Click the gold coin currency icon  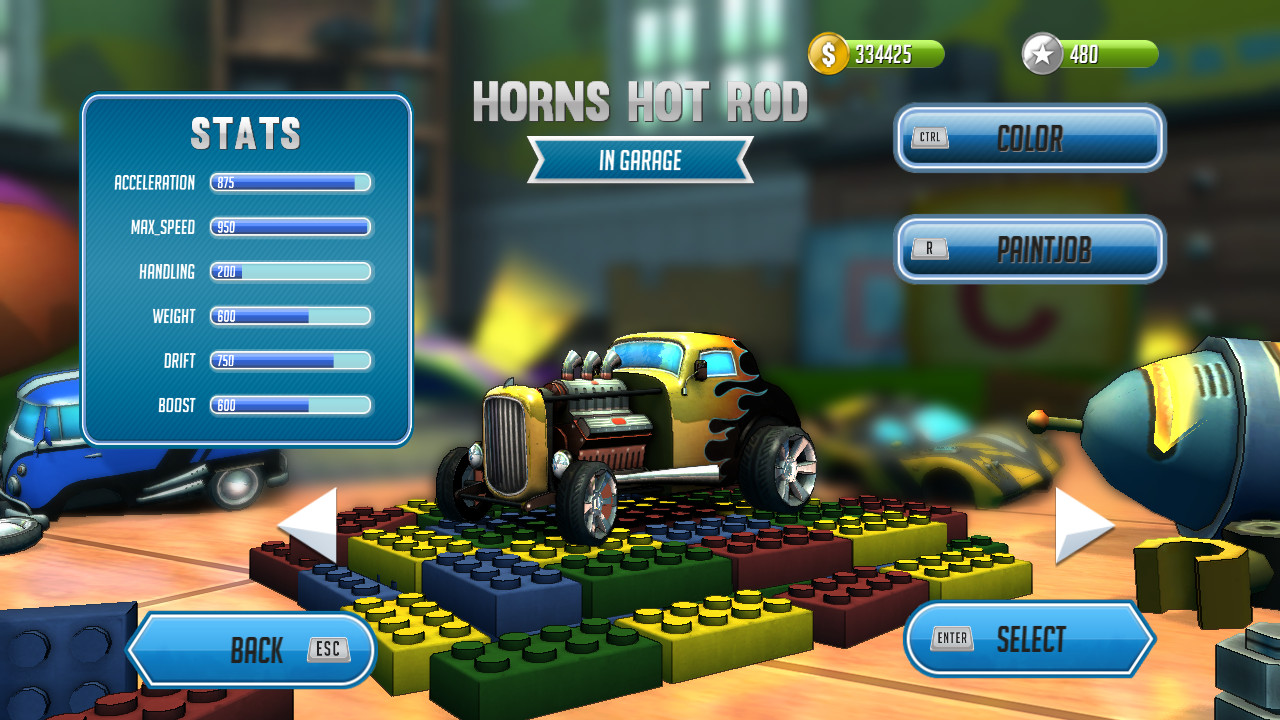[x=826, y=54]
